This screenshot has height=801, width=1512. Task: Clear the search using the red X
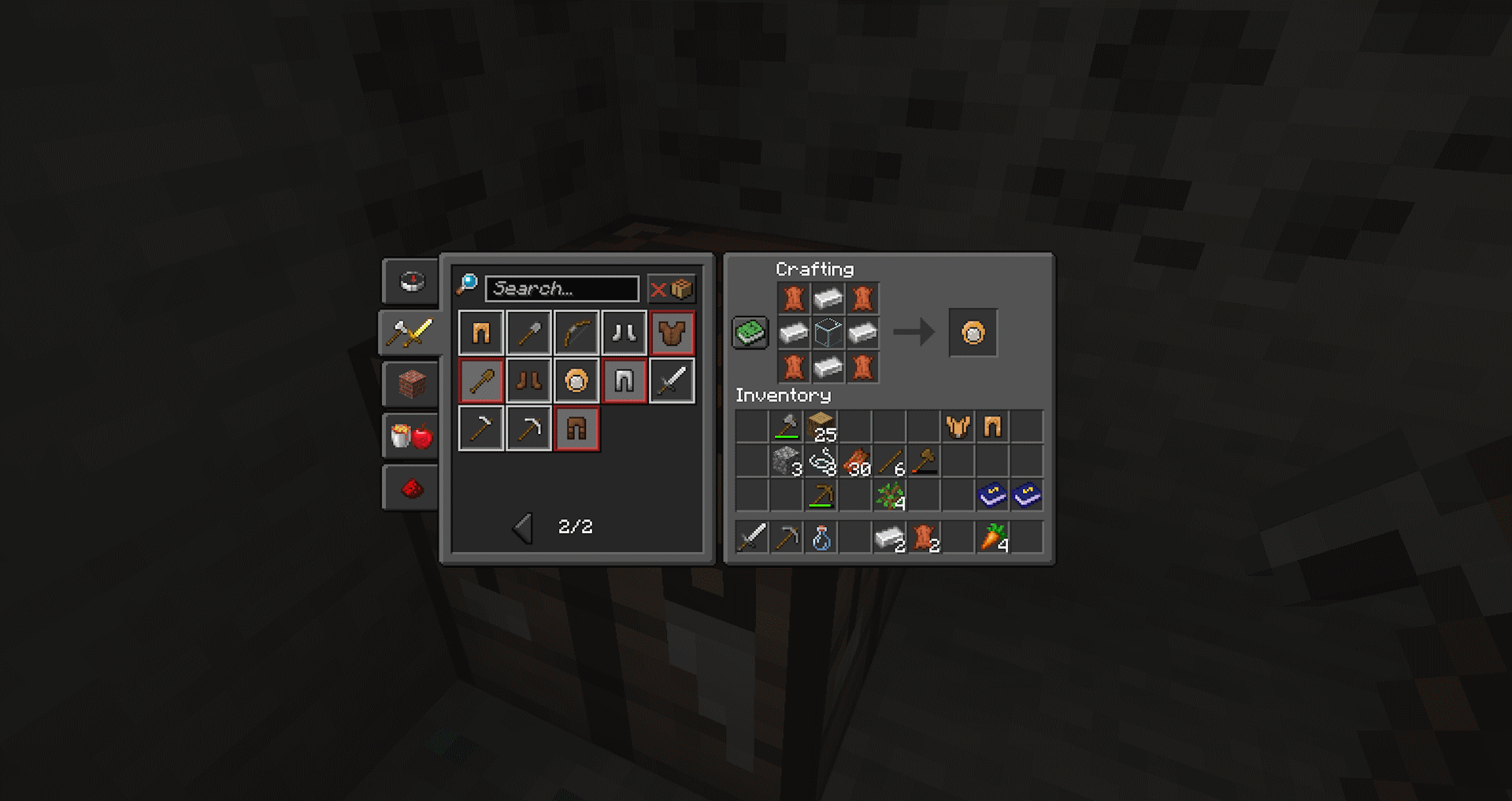coord(660,288)
